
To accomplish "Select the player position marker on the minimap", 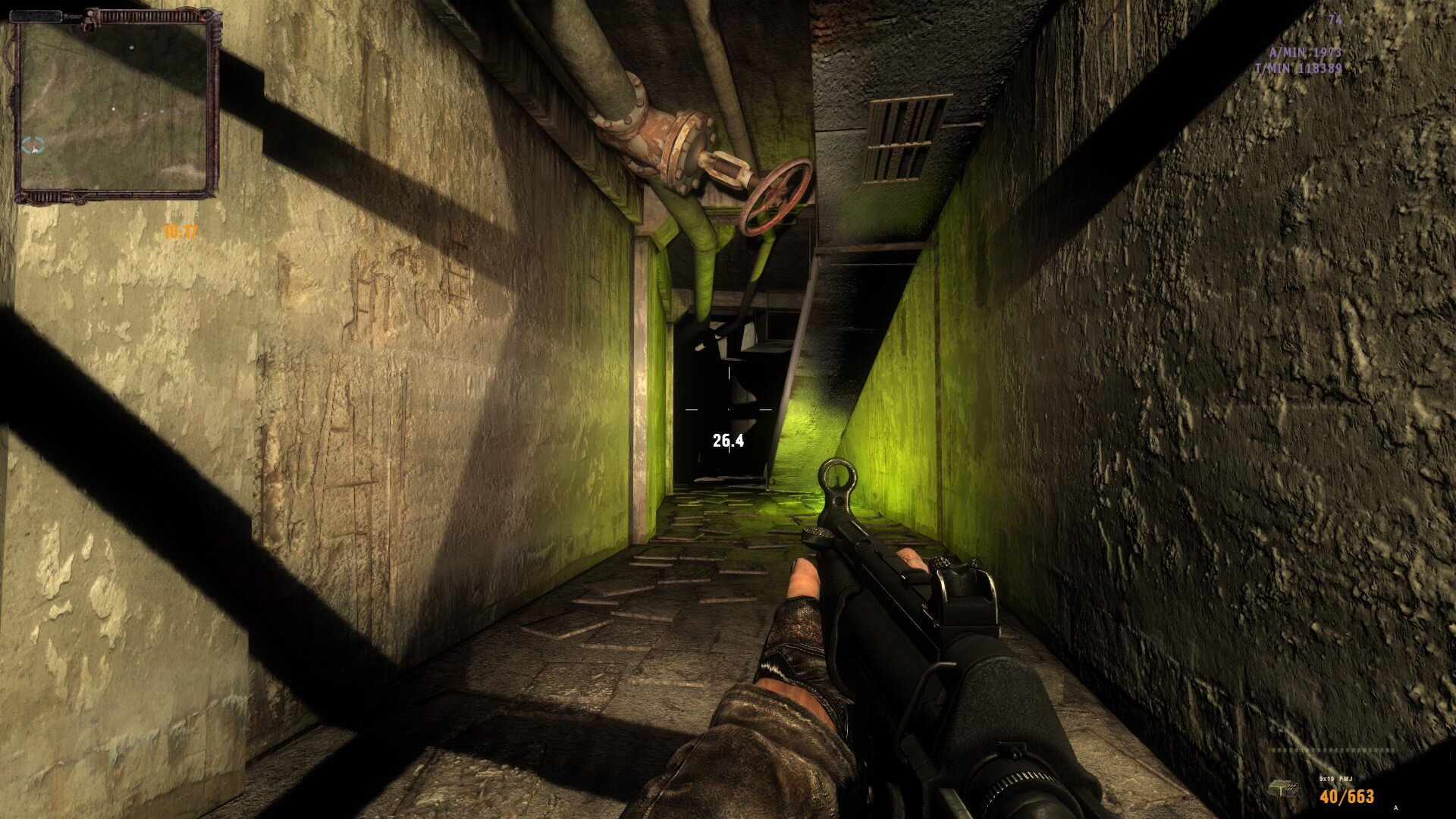I will pos(33,147).
